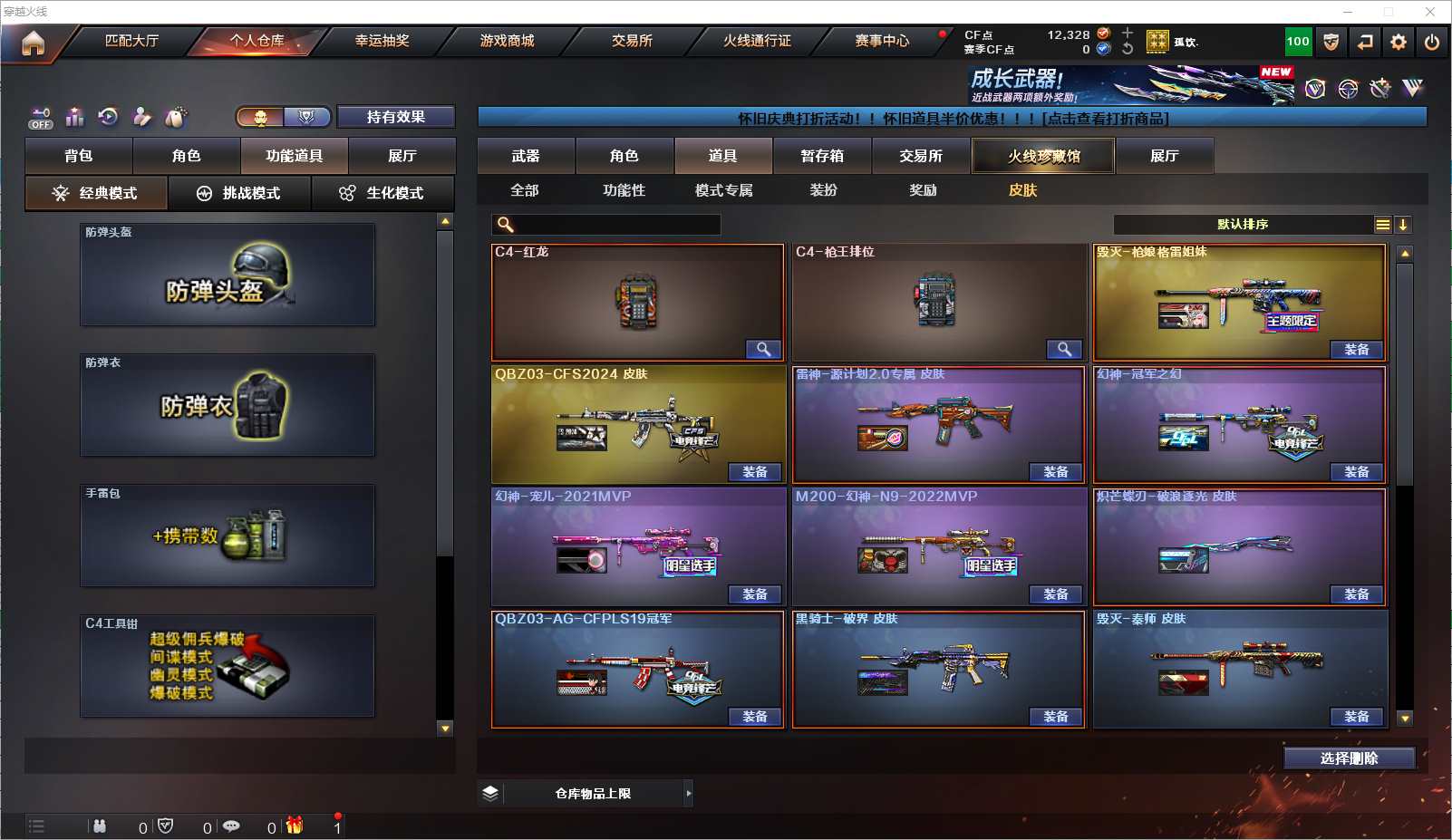
Task: Preview the C4-红龙 item with magnifier
Action: [x=763, y=350]
